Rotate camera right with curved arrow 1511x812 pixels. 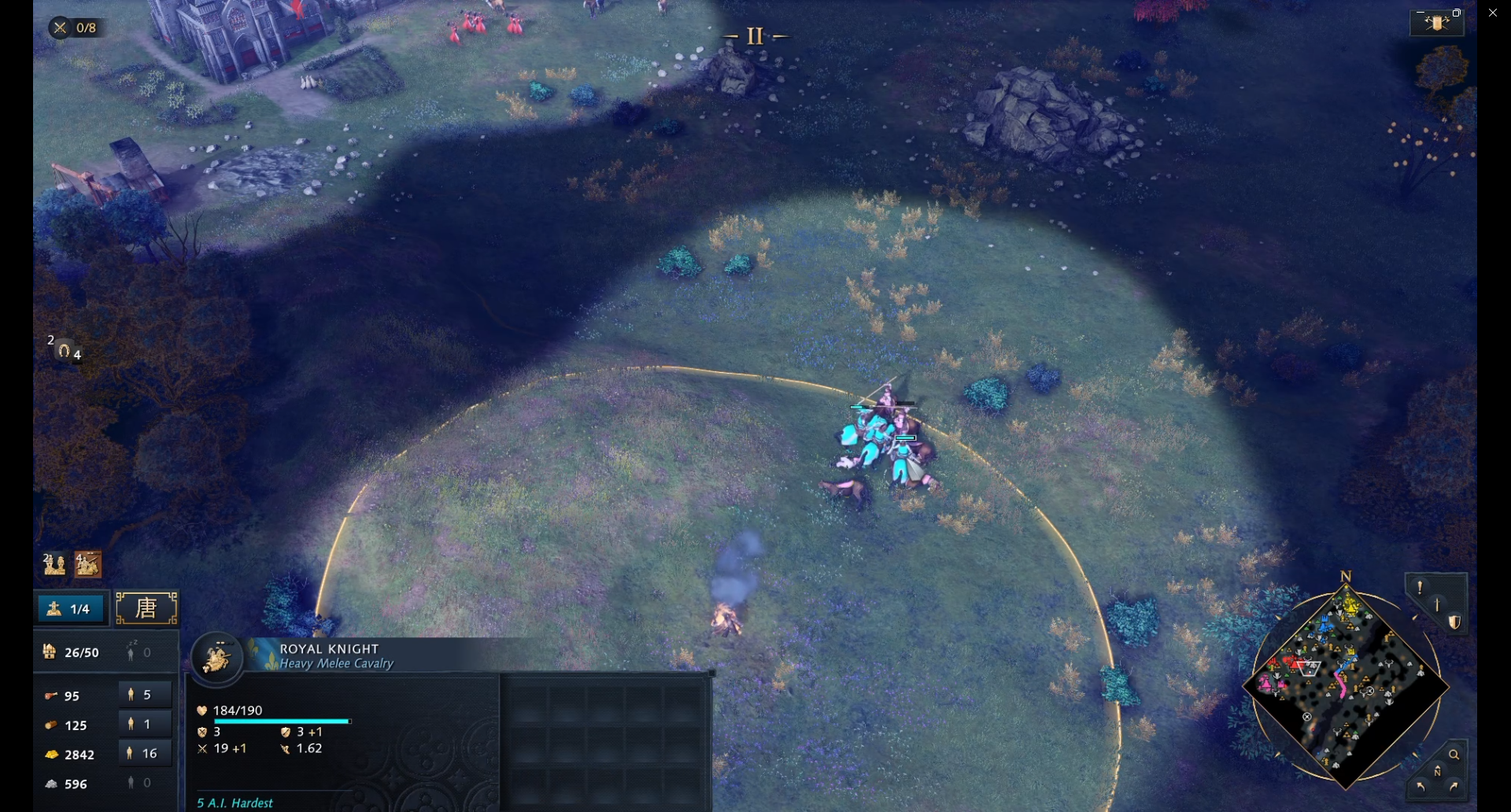(x=1454, y=786)
